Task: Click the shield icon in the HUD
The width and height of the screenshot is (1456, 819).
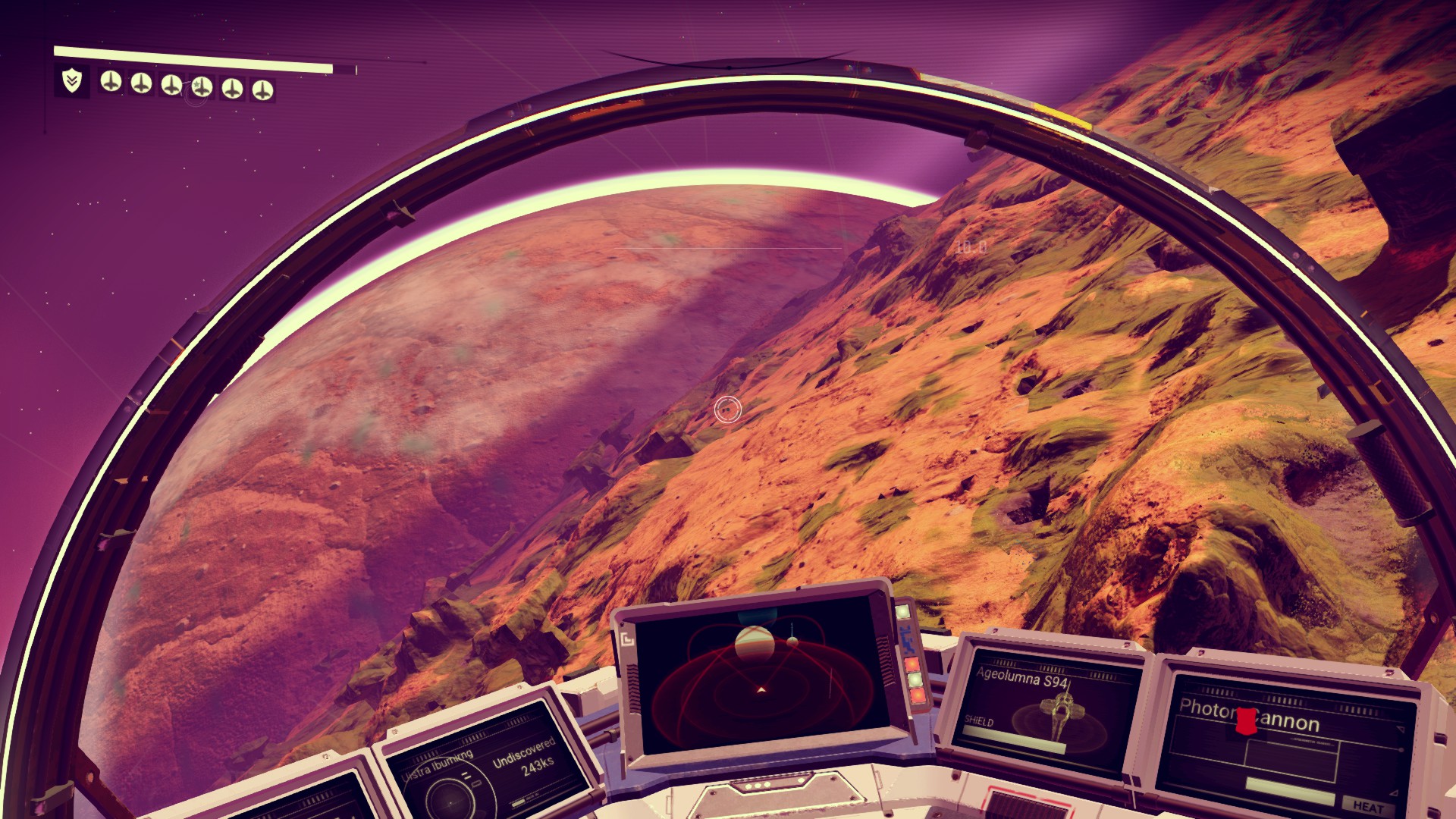Action: click(x=72, y=80)
